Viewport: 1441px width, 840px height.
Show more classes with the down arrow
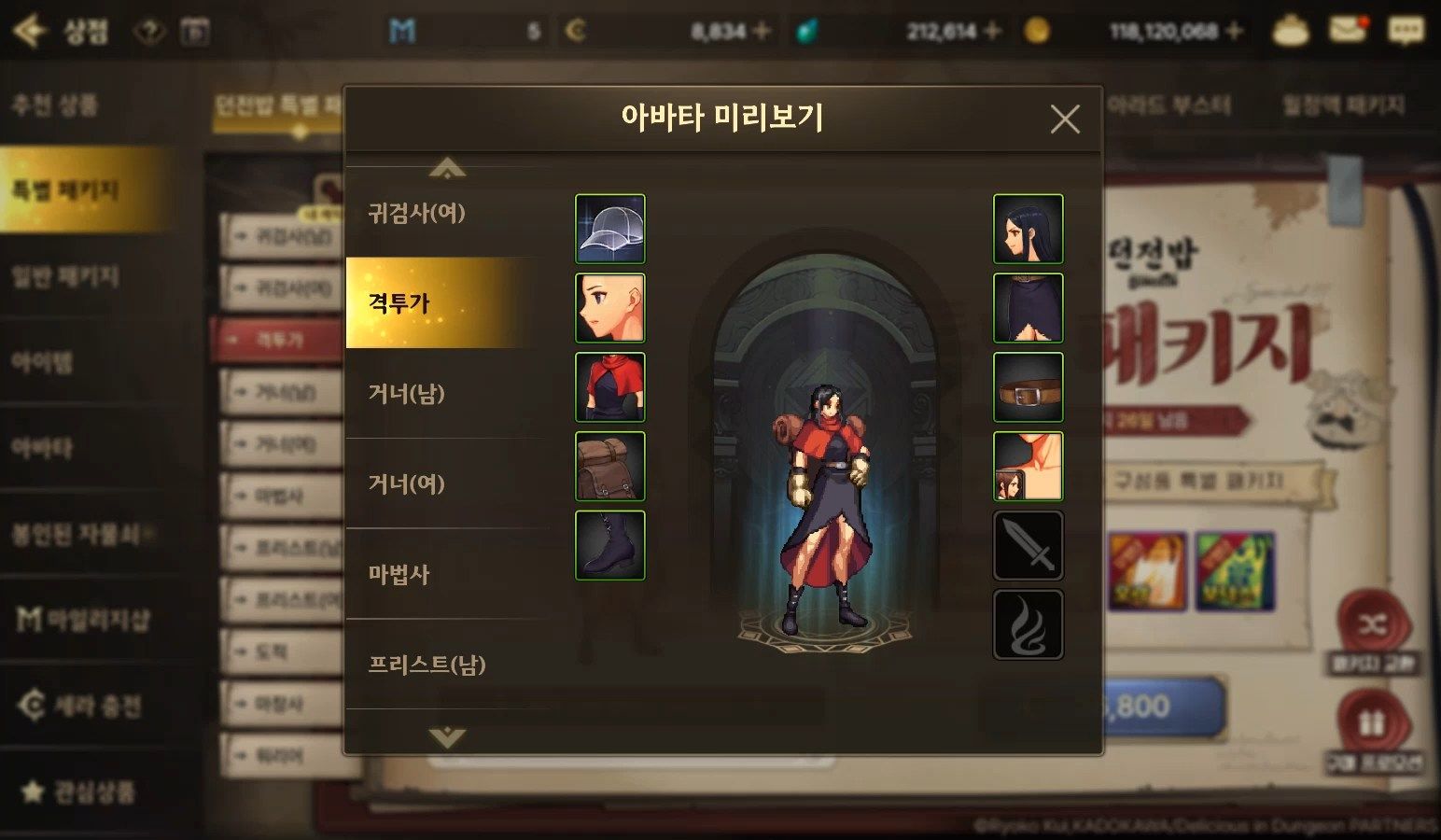[447, 736]
